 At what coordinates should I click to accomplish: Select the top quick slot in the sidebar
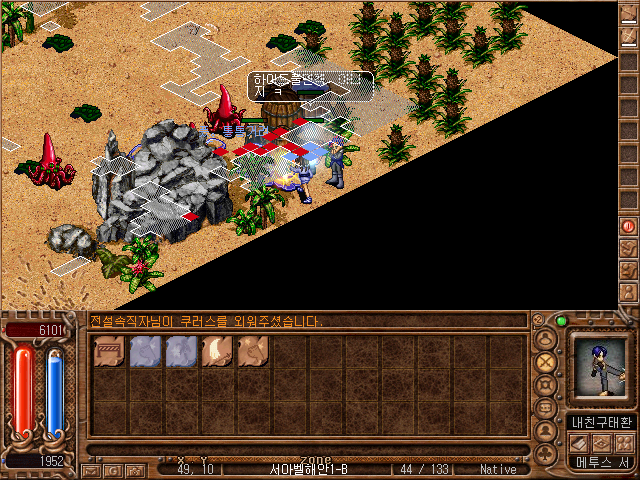628,15
